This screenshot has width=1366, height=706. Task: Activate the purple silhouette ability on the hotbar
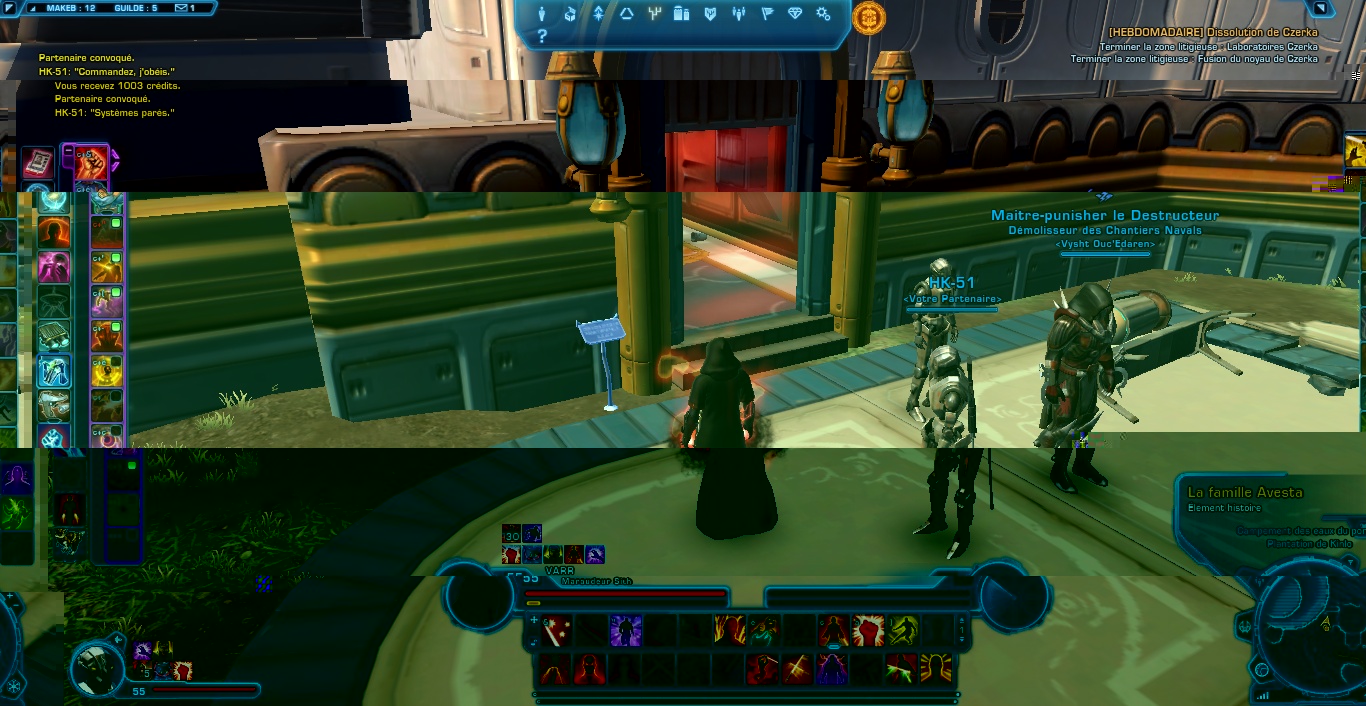pyautogui.click(x=626, y=631)
